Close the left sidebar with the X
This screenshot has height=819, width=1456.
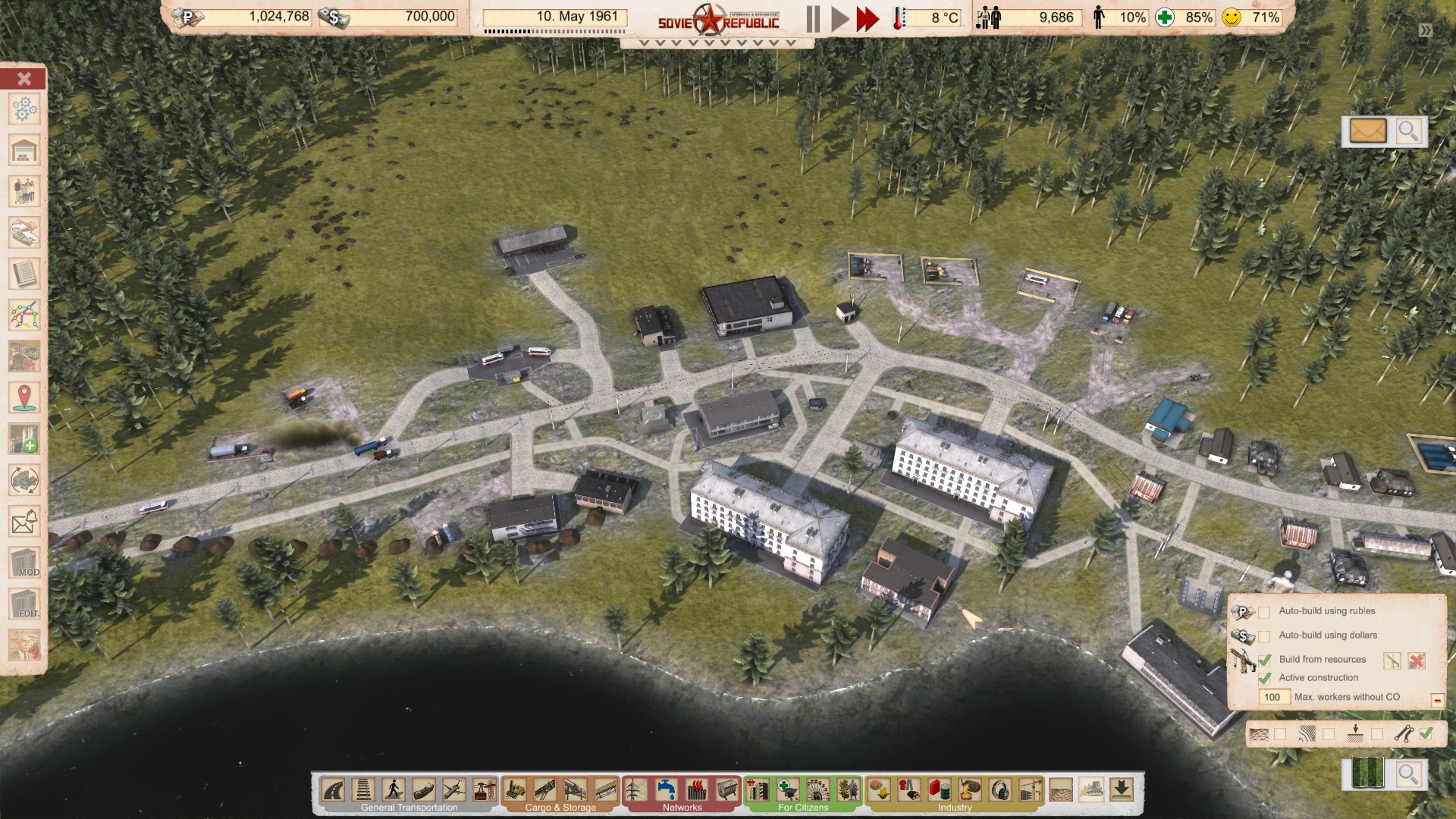tap(24, 79)
